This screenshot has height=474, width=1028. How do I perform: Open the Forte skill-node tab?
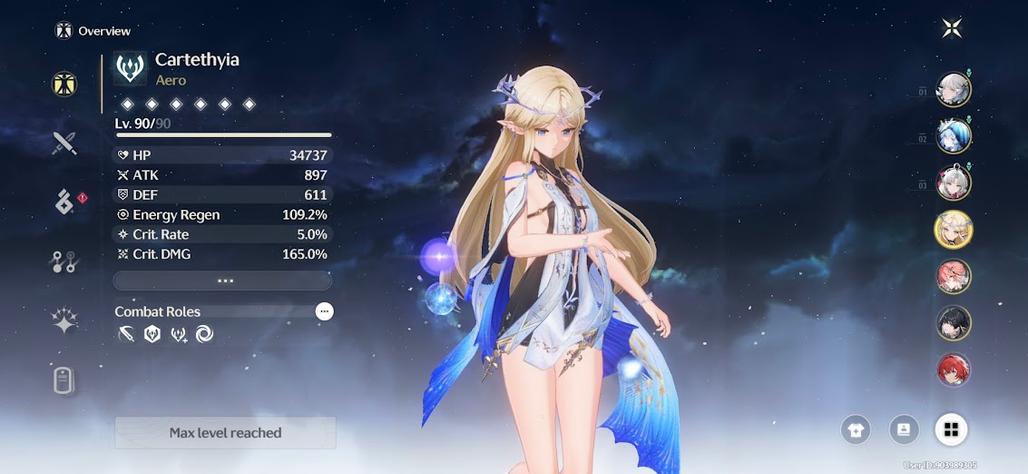pos(65,262)
